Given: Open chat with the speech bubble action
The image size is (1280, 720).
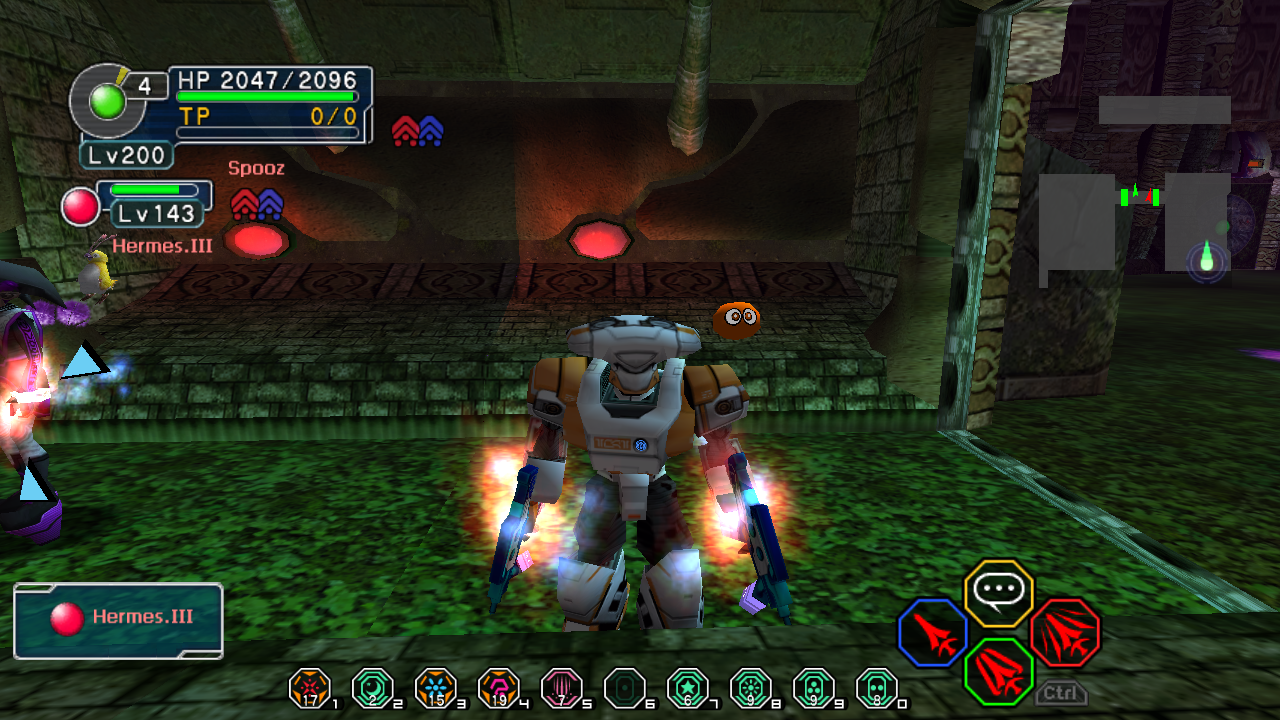Looking at the screenshot, I should (x=998, y=593).
